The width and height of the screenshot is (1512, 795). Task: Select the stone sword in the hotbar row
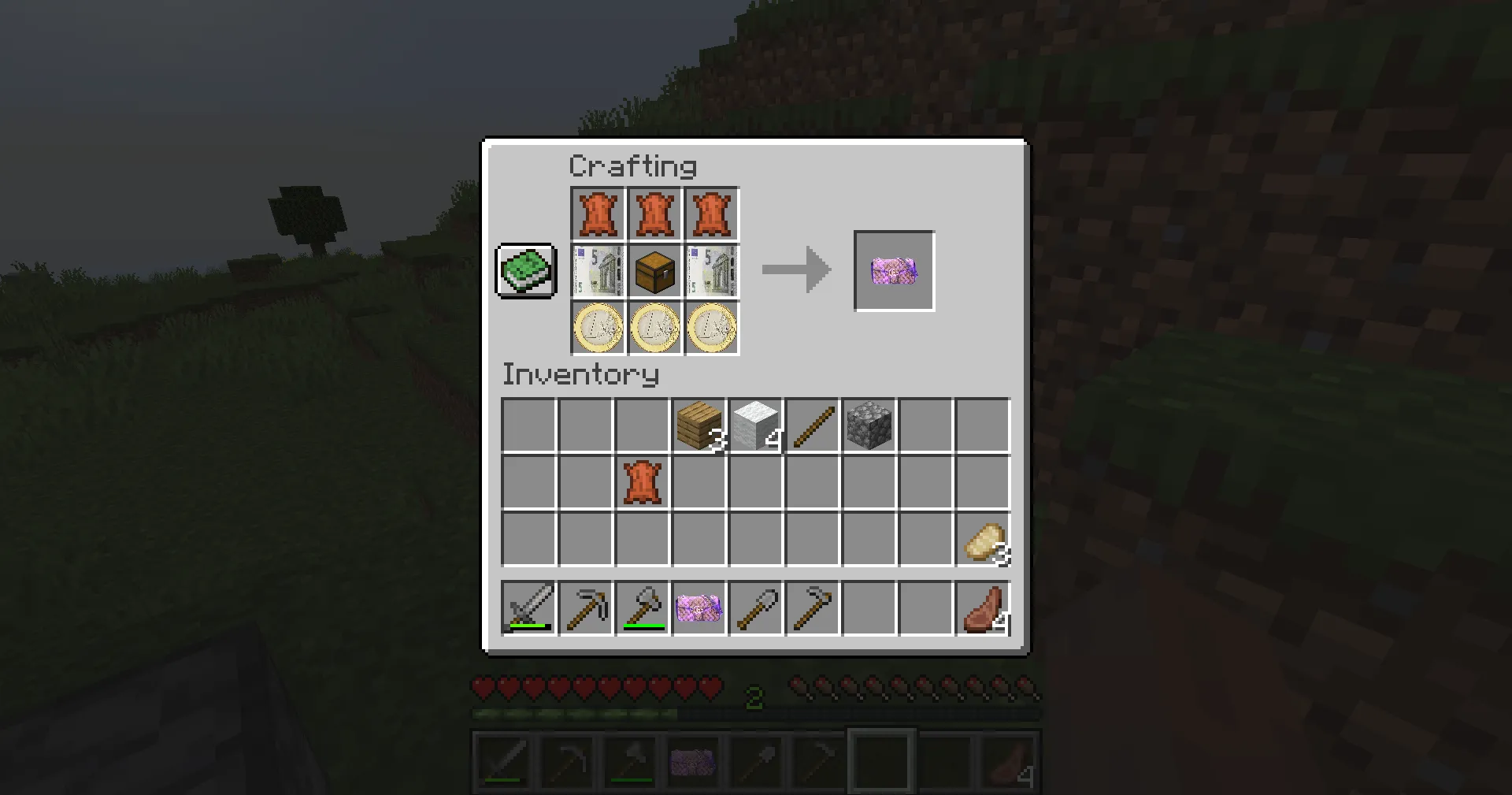click(528, 607)
